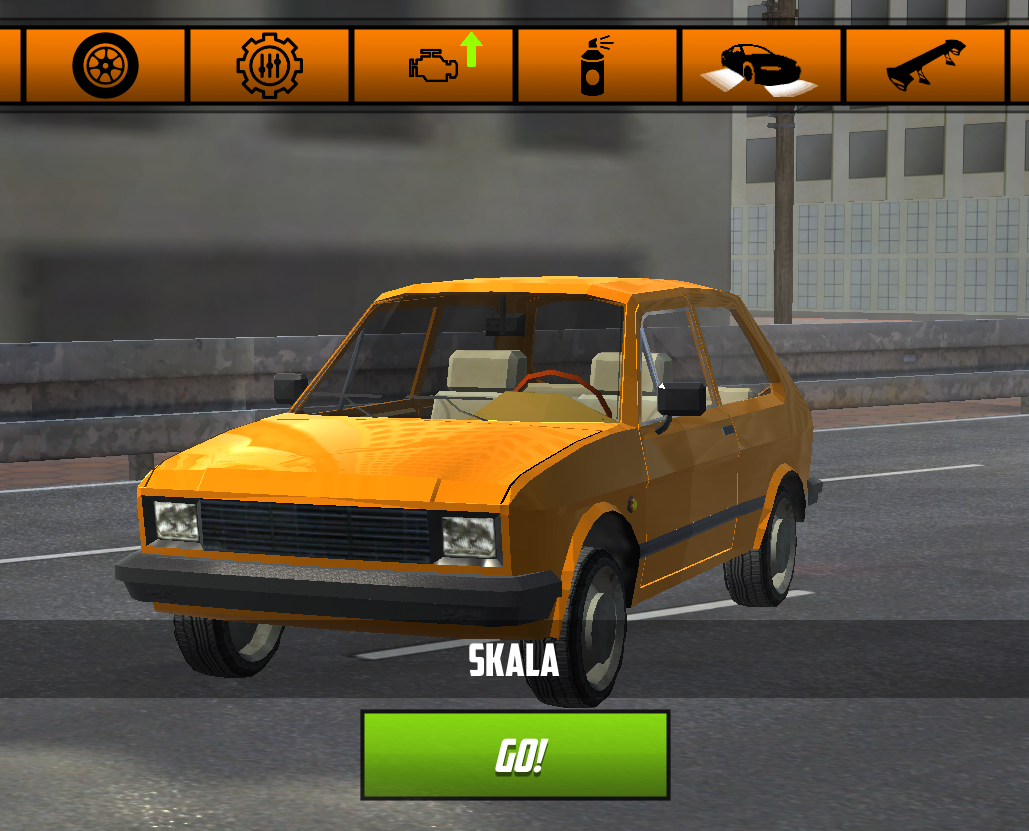Choose the spray paint can tab
The width and height of the screenshot is (1029, 831).
click(597, 66)
